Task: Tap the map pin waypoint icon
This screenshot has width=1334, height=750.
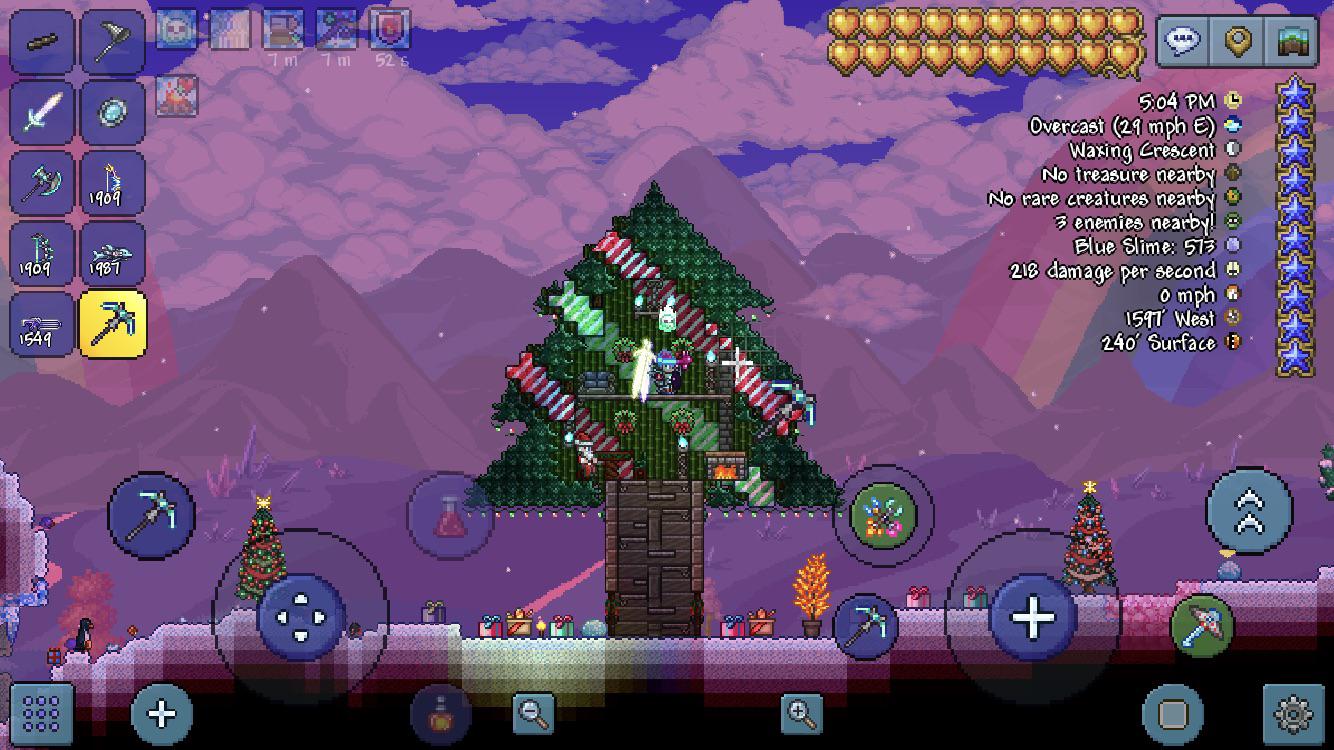Action: [x=1238, y=38]
